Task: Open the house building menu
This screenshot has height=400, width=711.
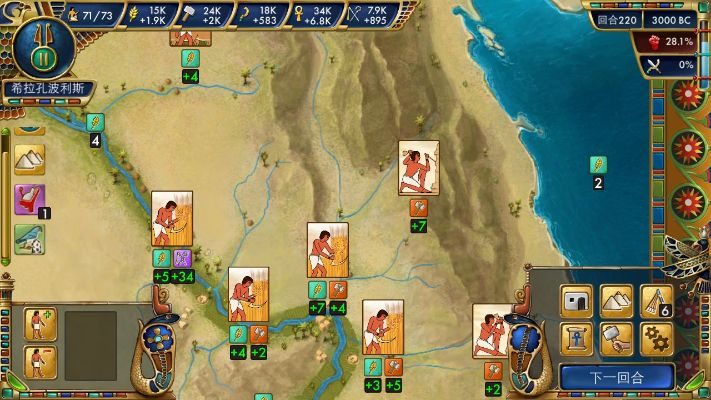Action: click(579, 300)
